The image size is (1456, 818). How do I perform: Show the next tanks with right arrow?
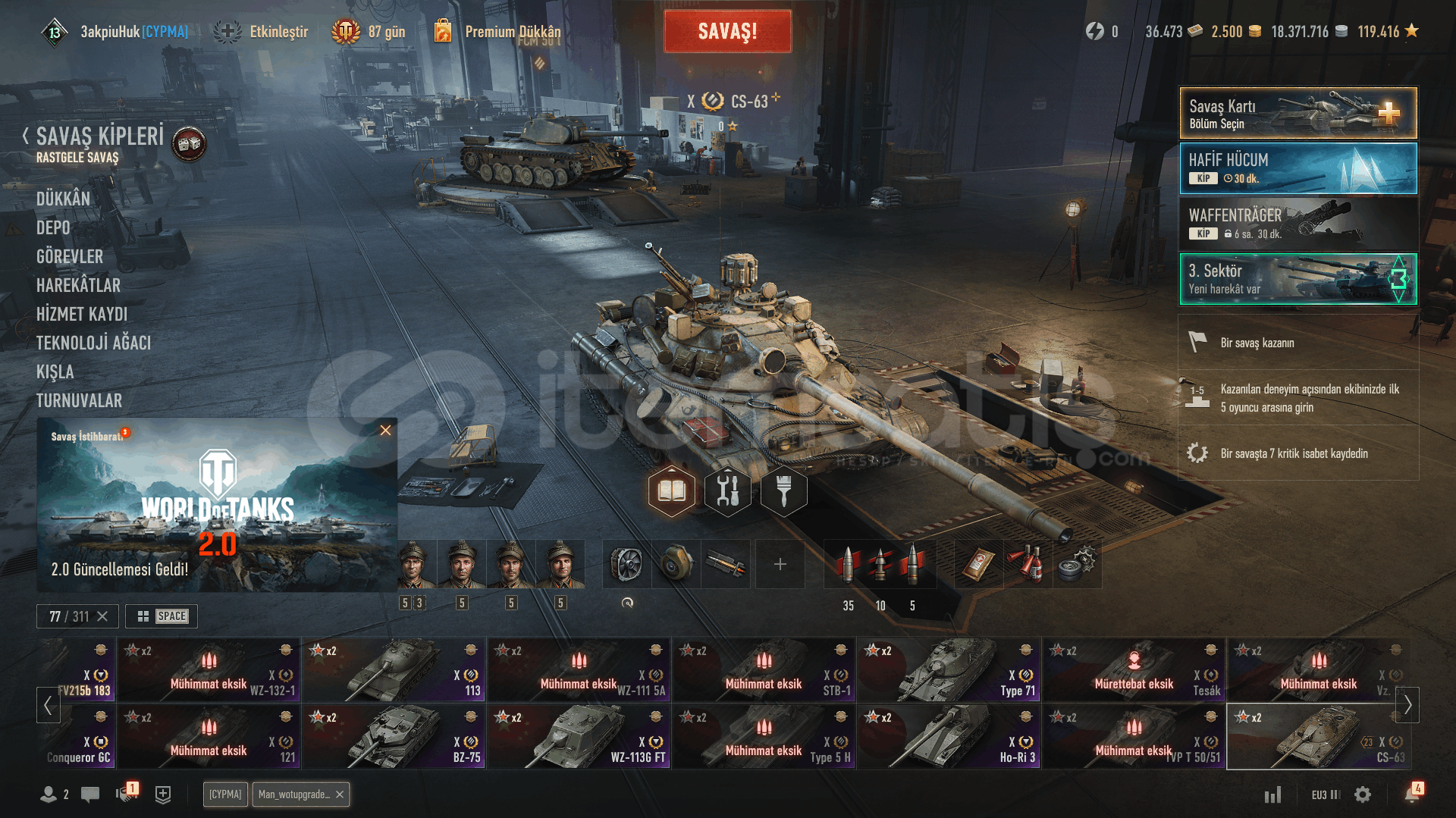[1407, 705]
